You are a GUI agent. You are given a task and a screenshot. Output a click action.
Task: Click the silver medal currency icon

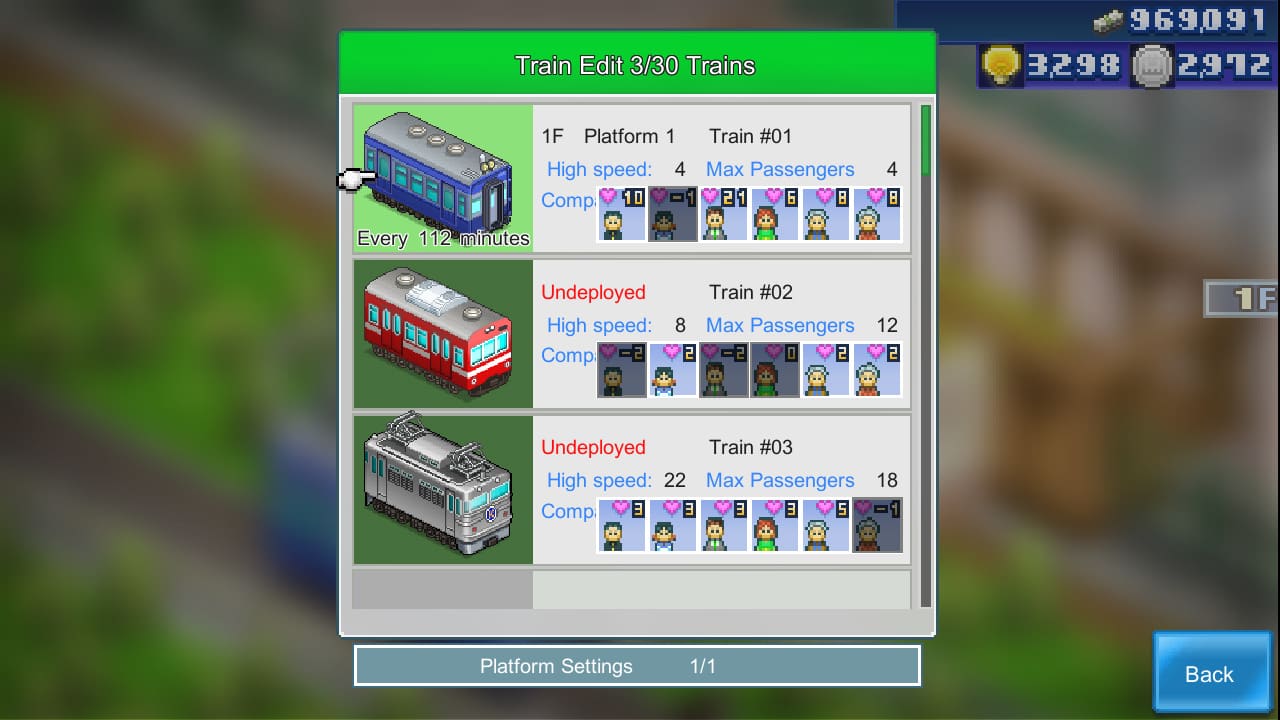(x=1155, y=66)
